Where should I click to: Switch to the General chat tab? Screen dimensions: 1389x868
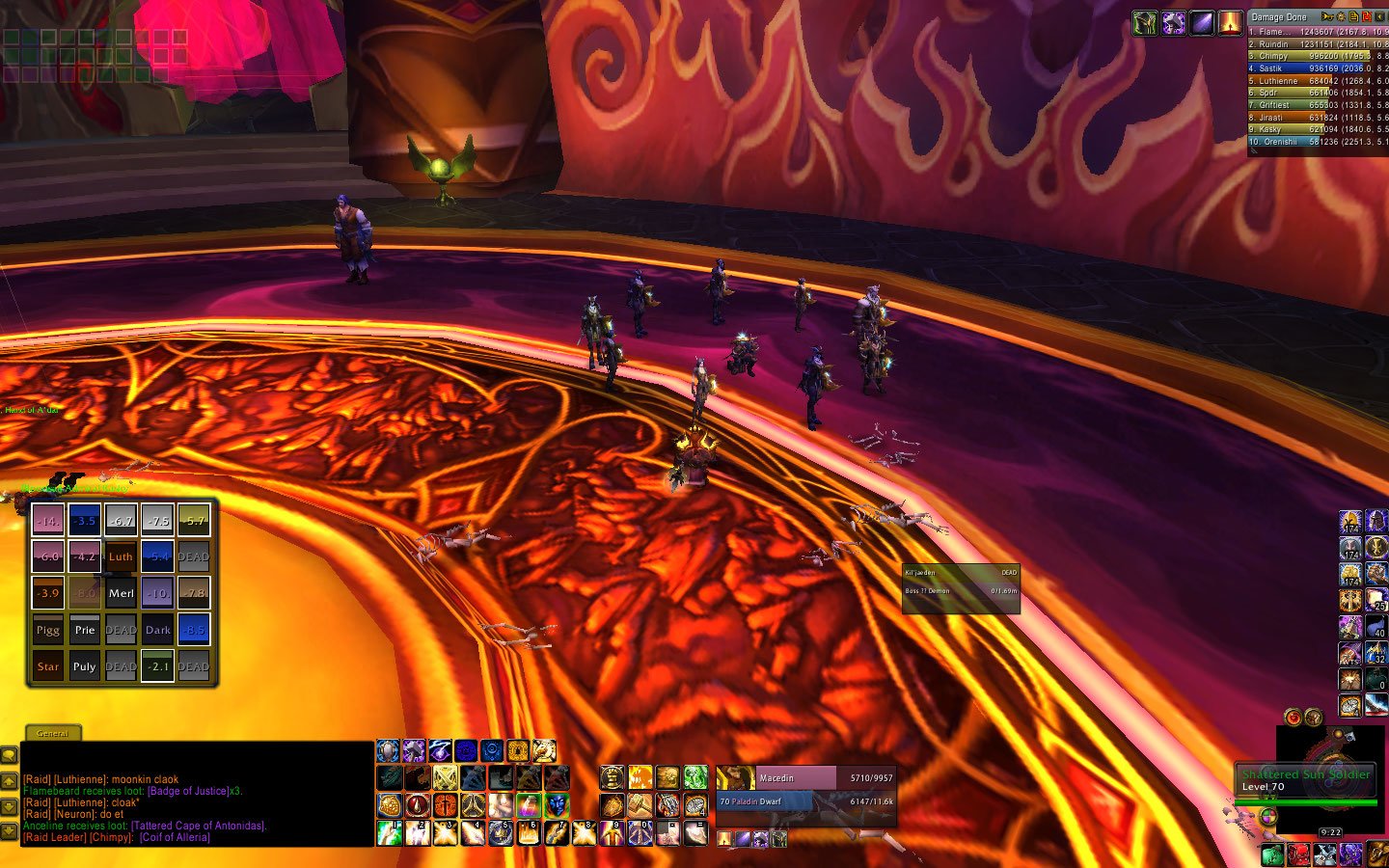[x=52, y=733]
